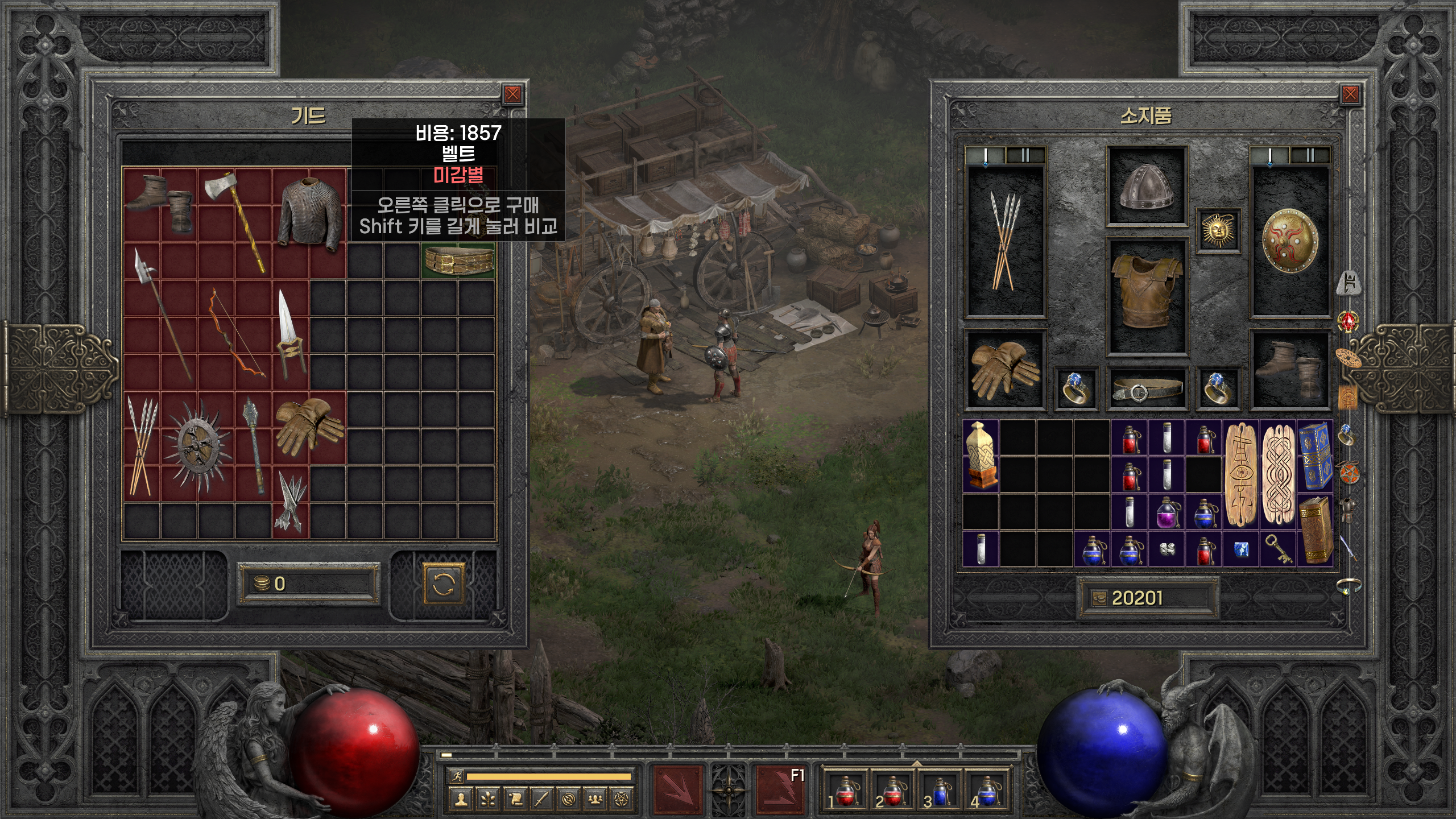Close the inventory panel
The height and width of the screenshot is (819, 1456).
(1350, 94)
